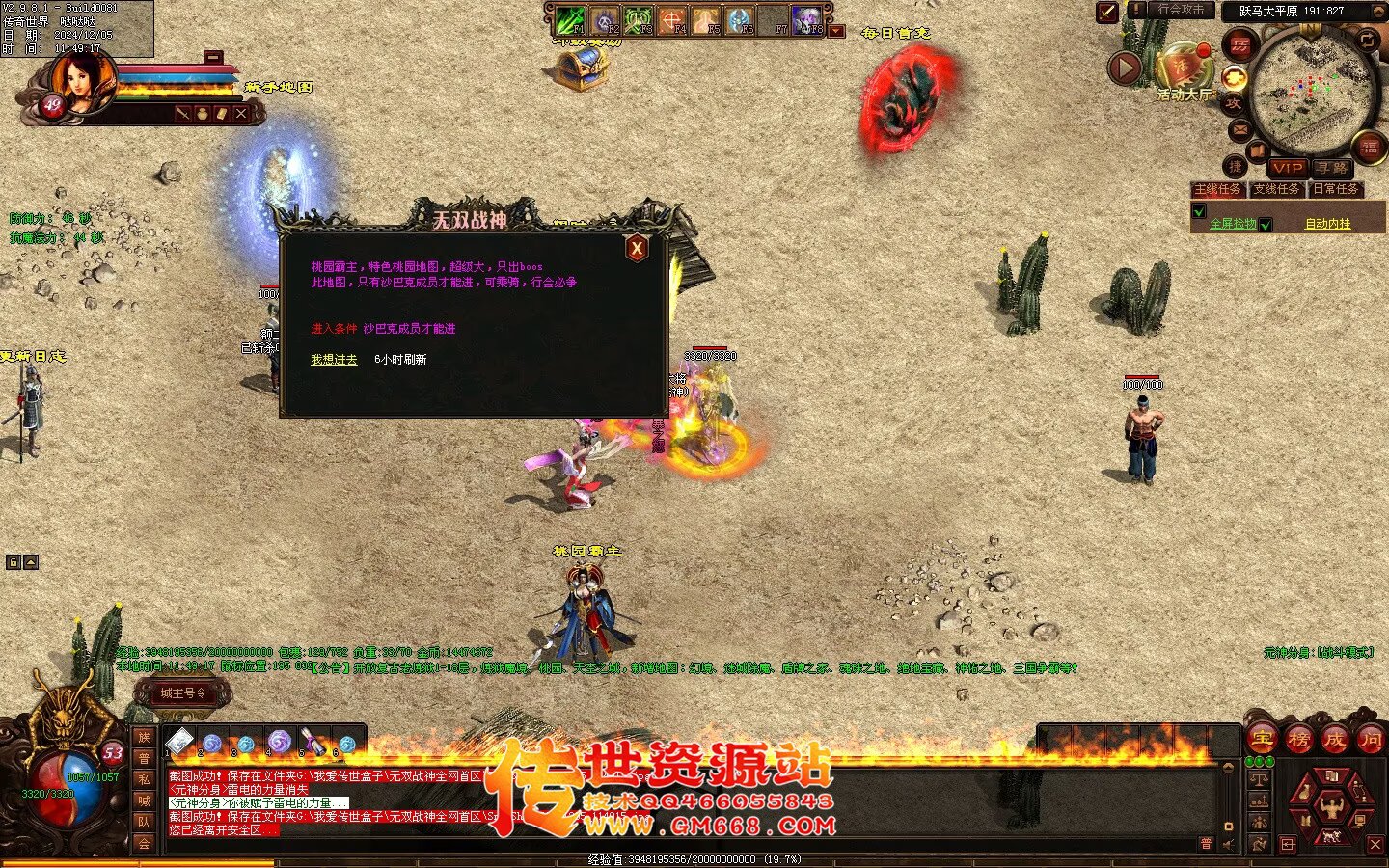Click the circular minimap
This screenshot has height=868, width=1389.
1314,90
